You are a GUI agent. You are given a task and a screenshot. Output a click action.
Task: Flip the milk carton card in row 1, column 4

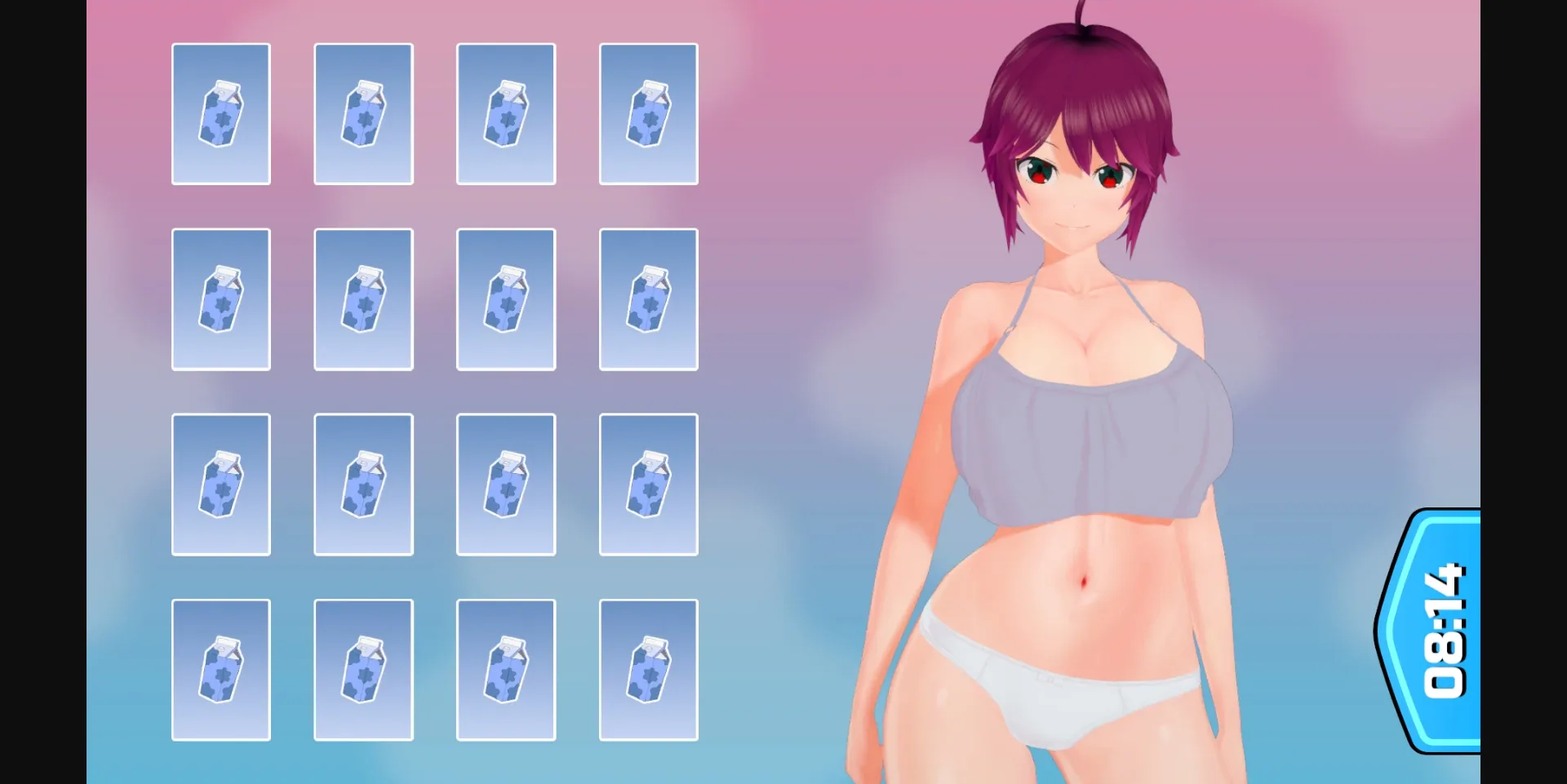pyautogui.click(x=649, y=114)
